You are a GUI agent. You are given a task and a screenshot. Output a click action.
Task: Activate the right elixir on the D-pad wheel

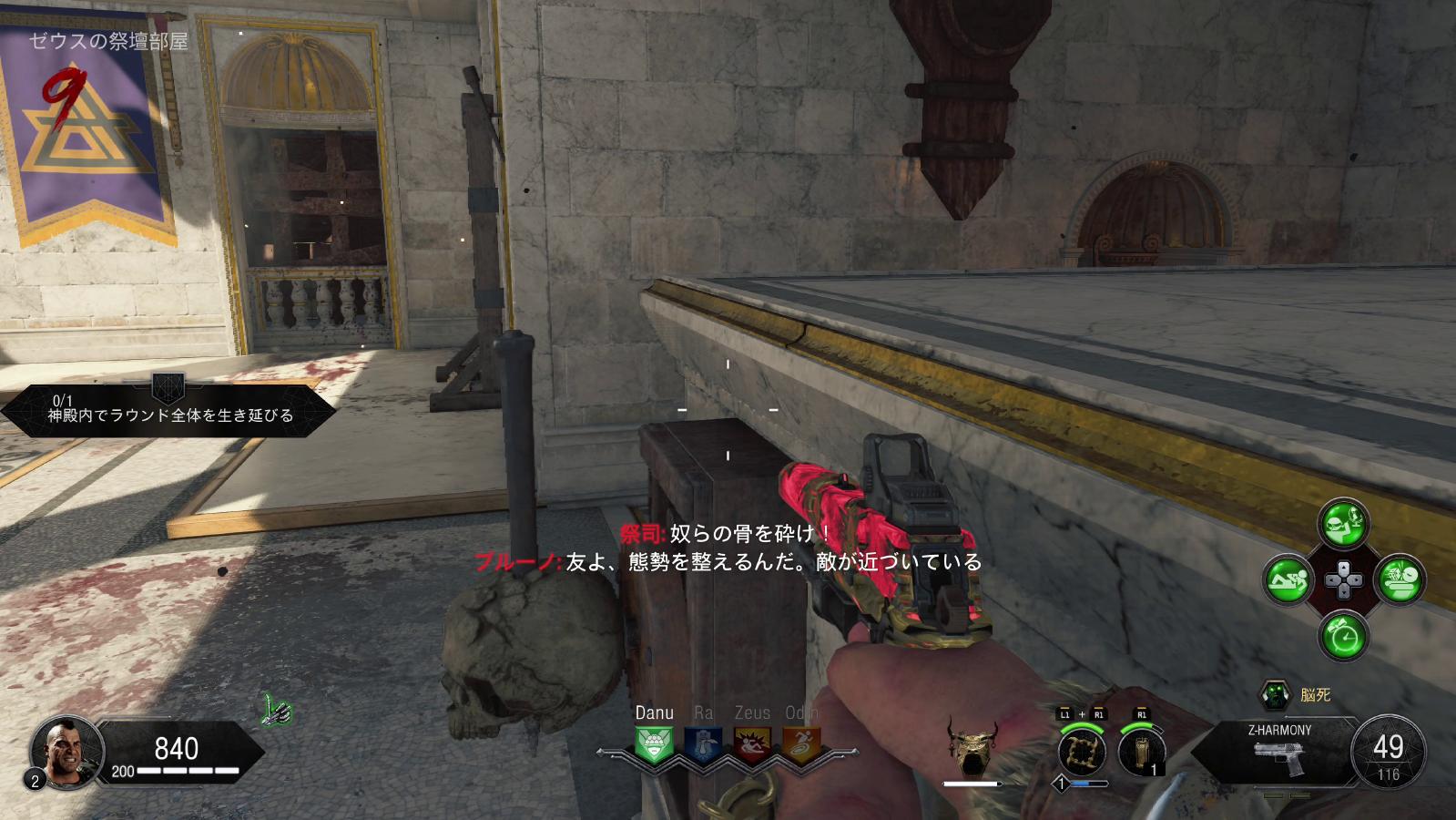click(1400, 579)
